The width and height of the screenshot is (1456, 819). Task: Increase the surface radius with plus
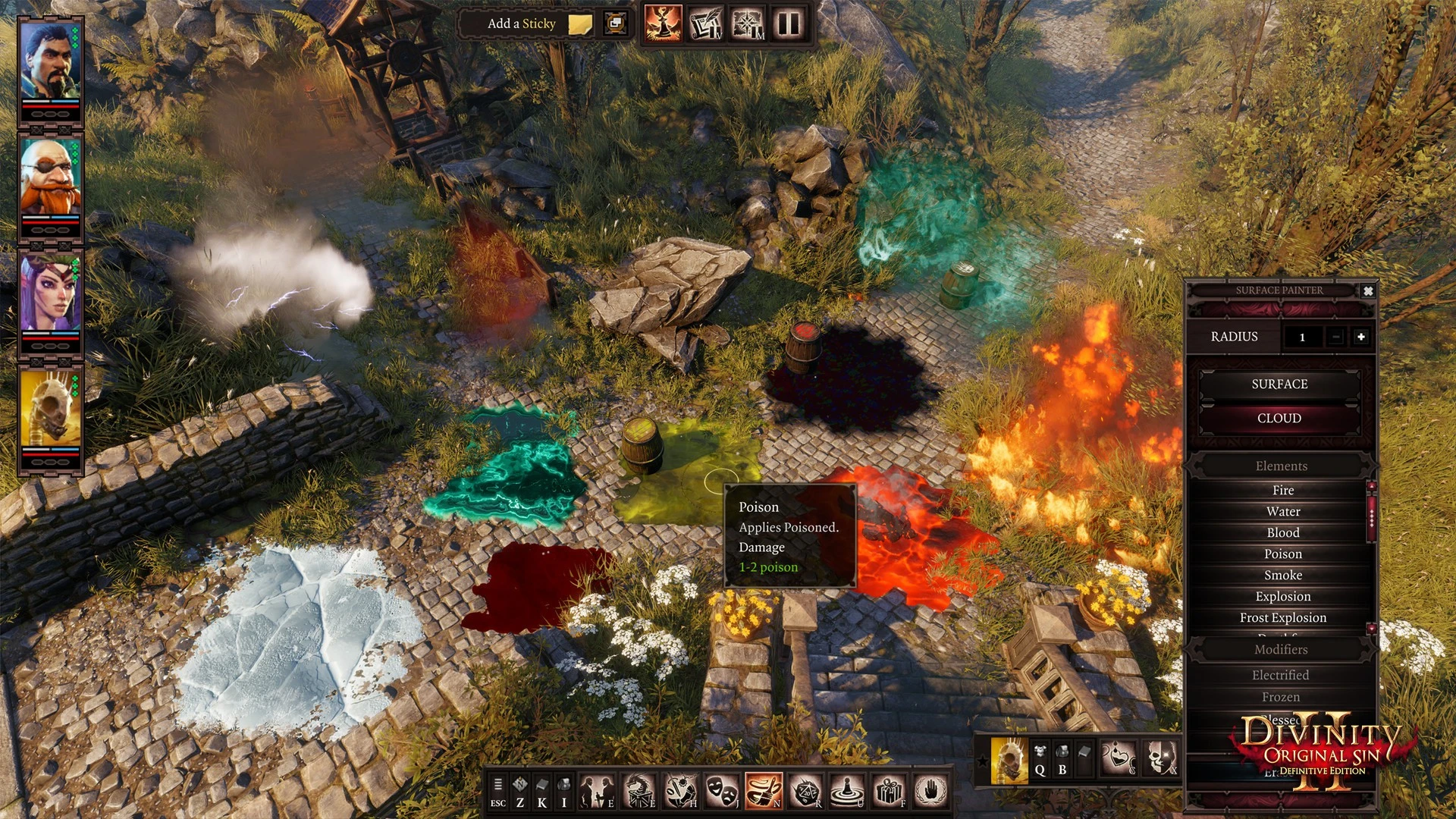1361,337
